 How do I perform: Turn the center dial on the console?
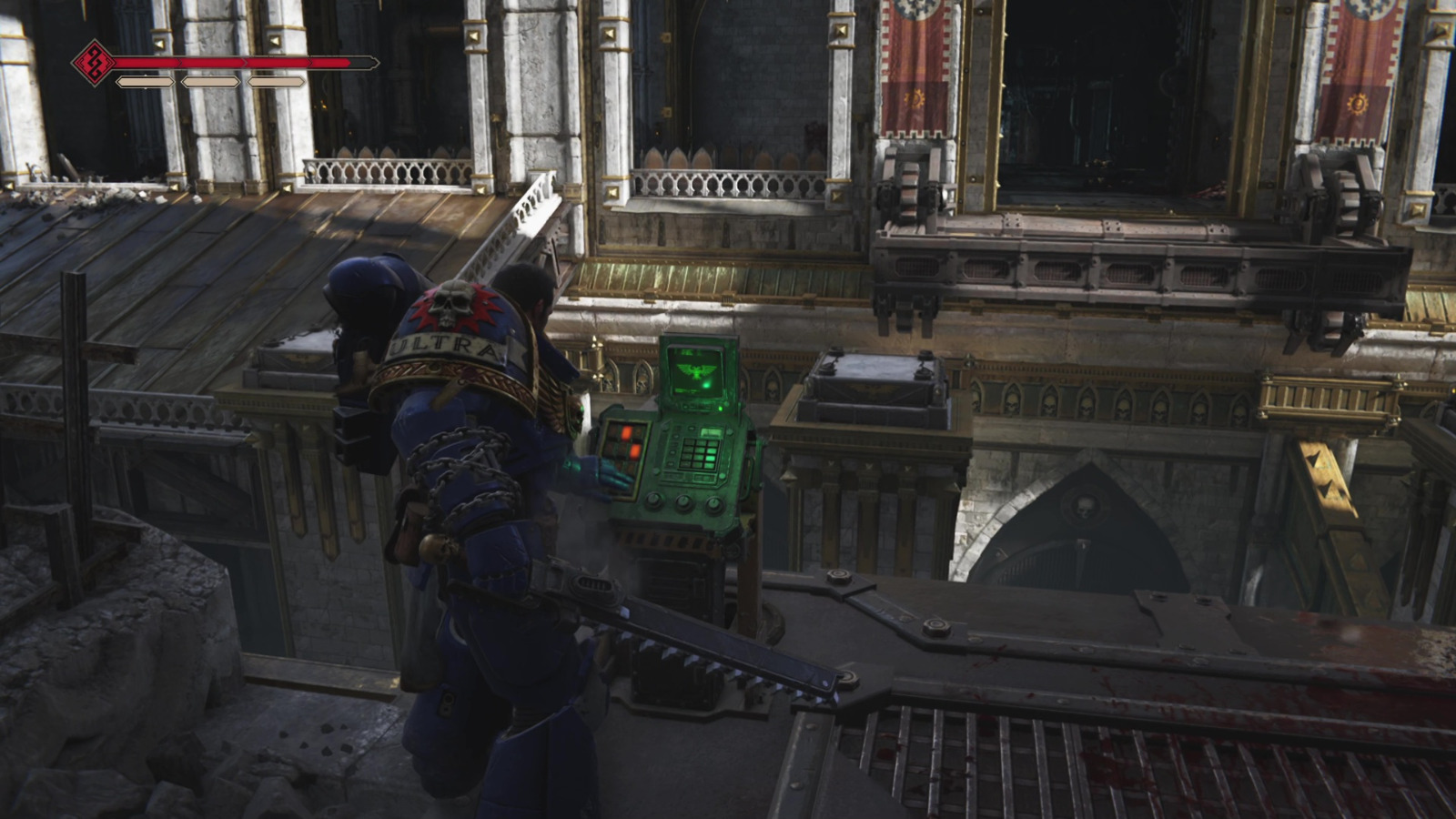[682, 503]
